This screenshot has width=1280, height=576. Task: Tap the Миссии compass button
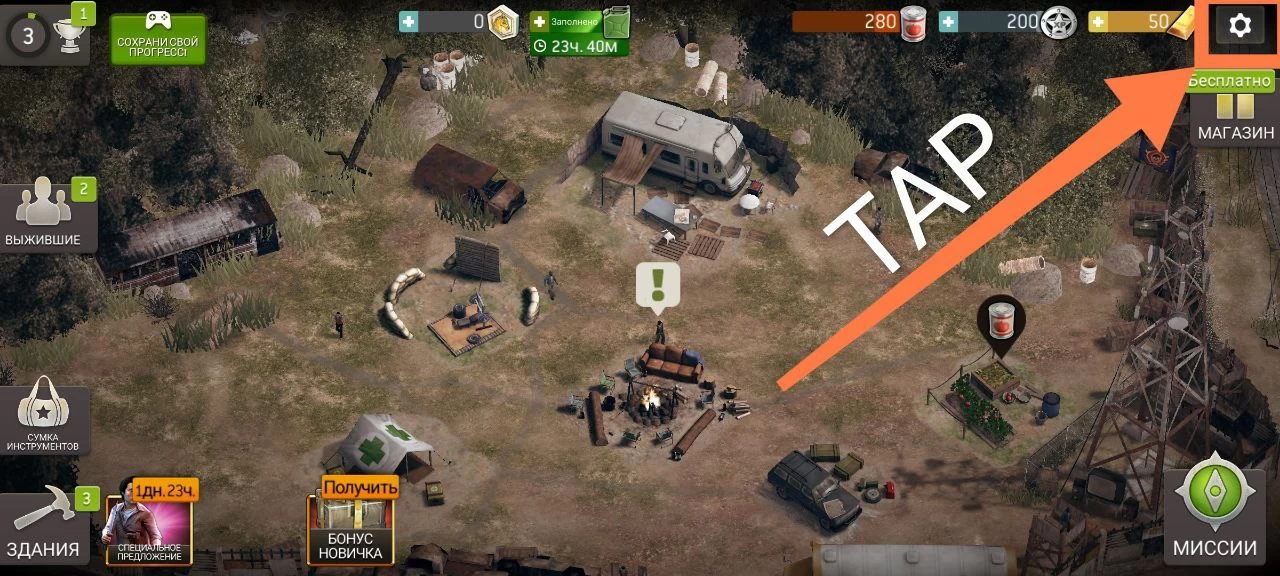pyautogui.click(x=1214, y=513)
